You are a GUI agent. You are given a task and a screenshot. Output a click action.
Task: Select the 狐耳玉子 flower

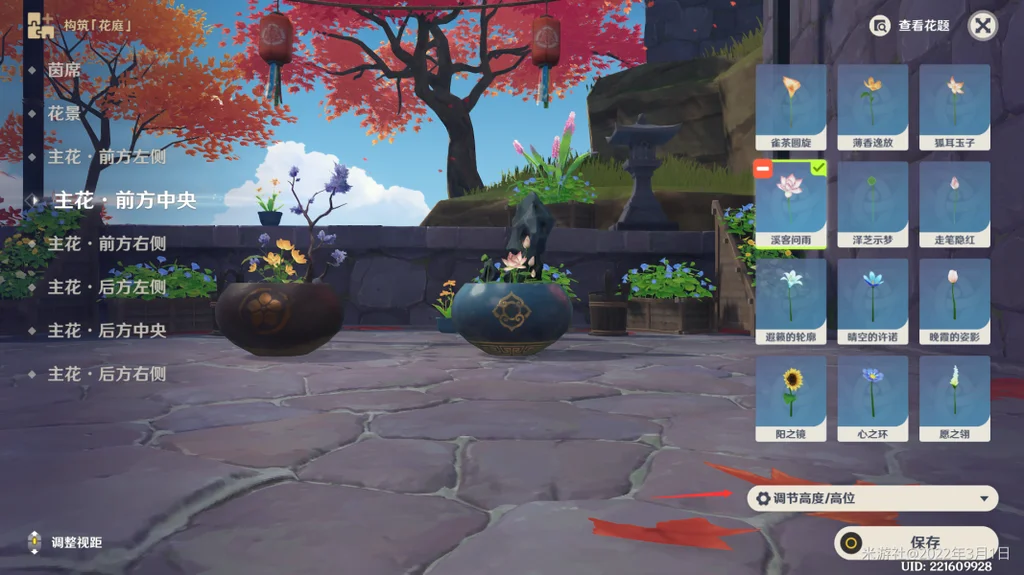tap(954, 107)
